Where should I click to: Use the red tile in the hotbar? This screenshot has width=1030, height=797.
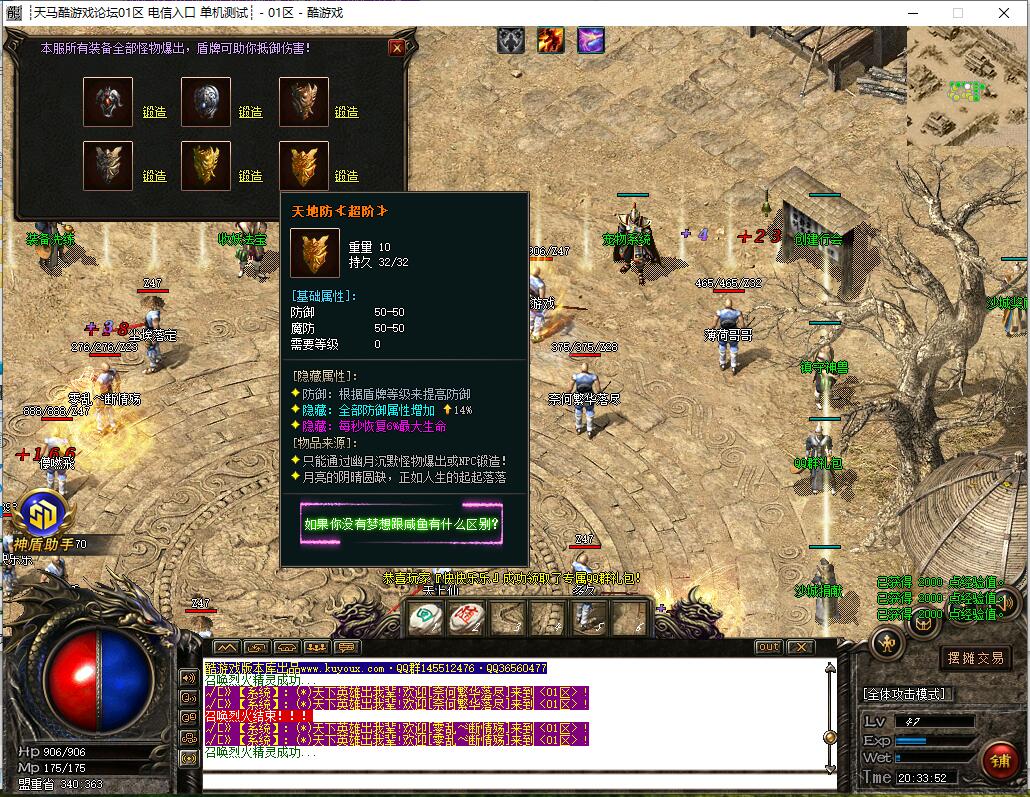click(465, 619)
